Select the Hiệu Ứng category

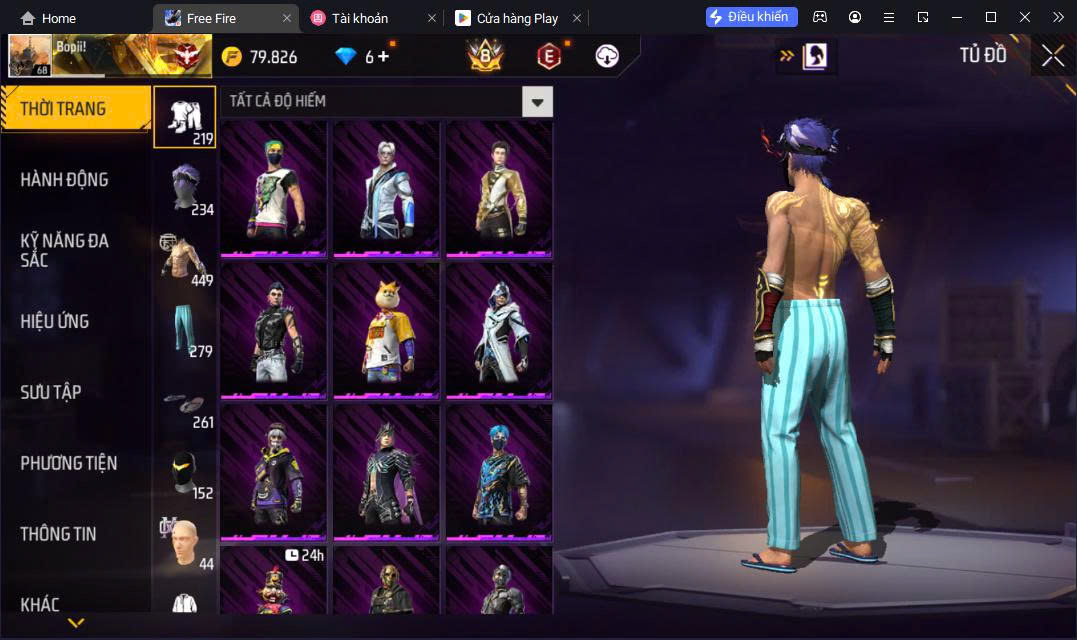tap(55, 321)
